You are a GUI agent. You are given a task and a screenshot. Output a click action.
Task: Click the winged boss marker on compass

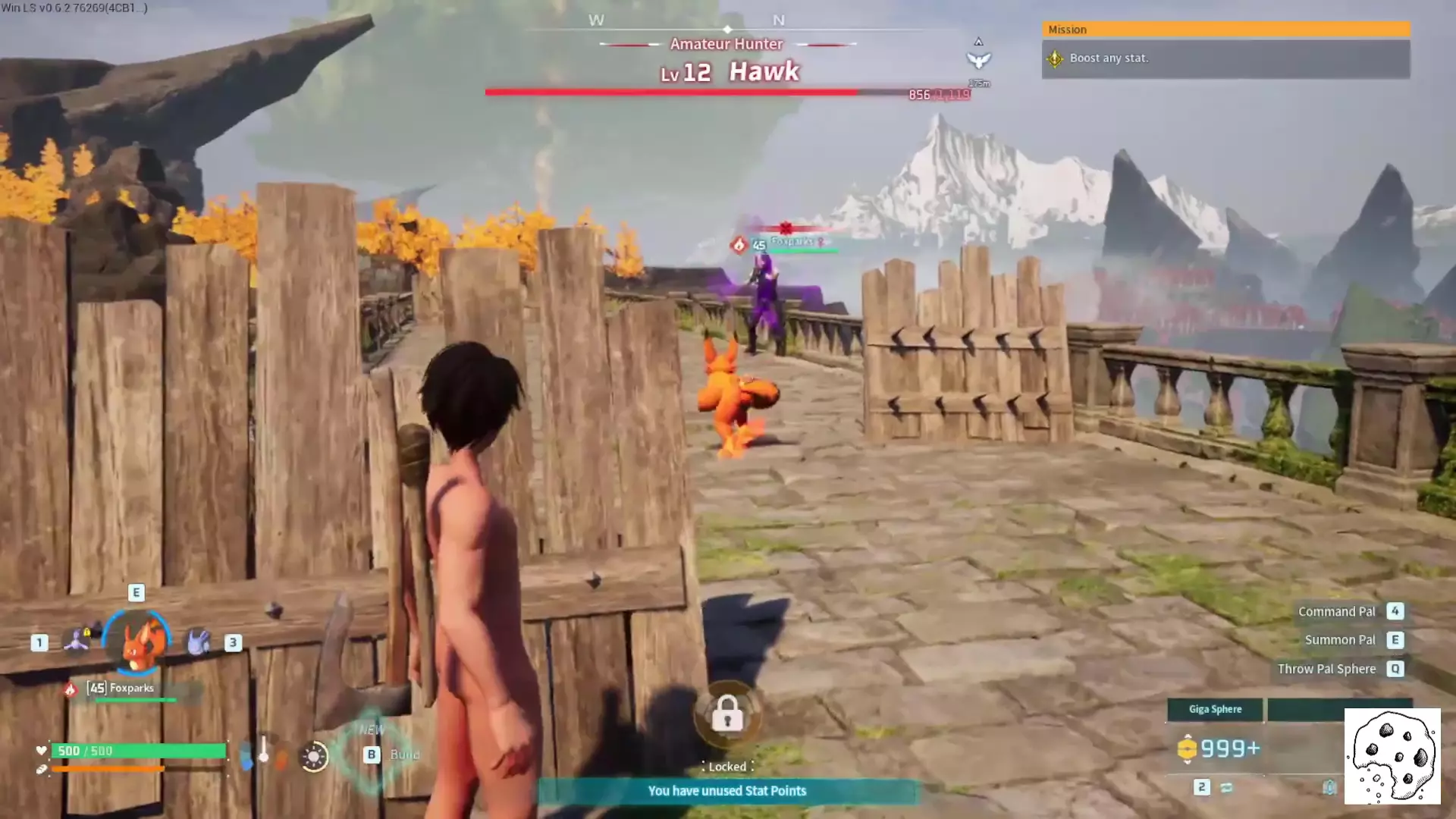(978, 59)
